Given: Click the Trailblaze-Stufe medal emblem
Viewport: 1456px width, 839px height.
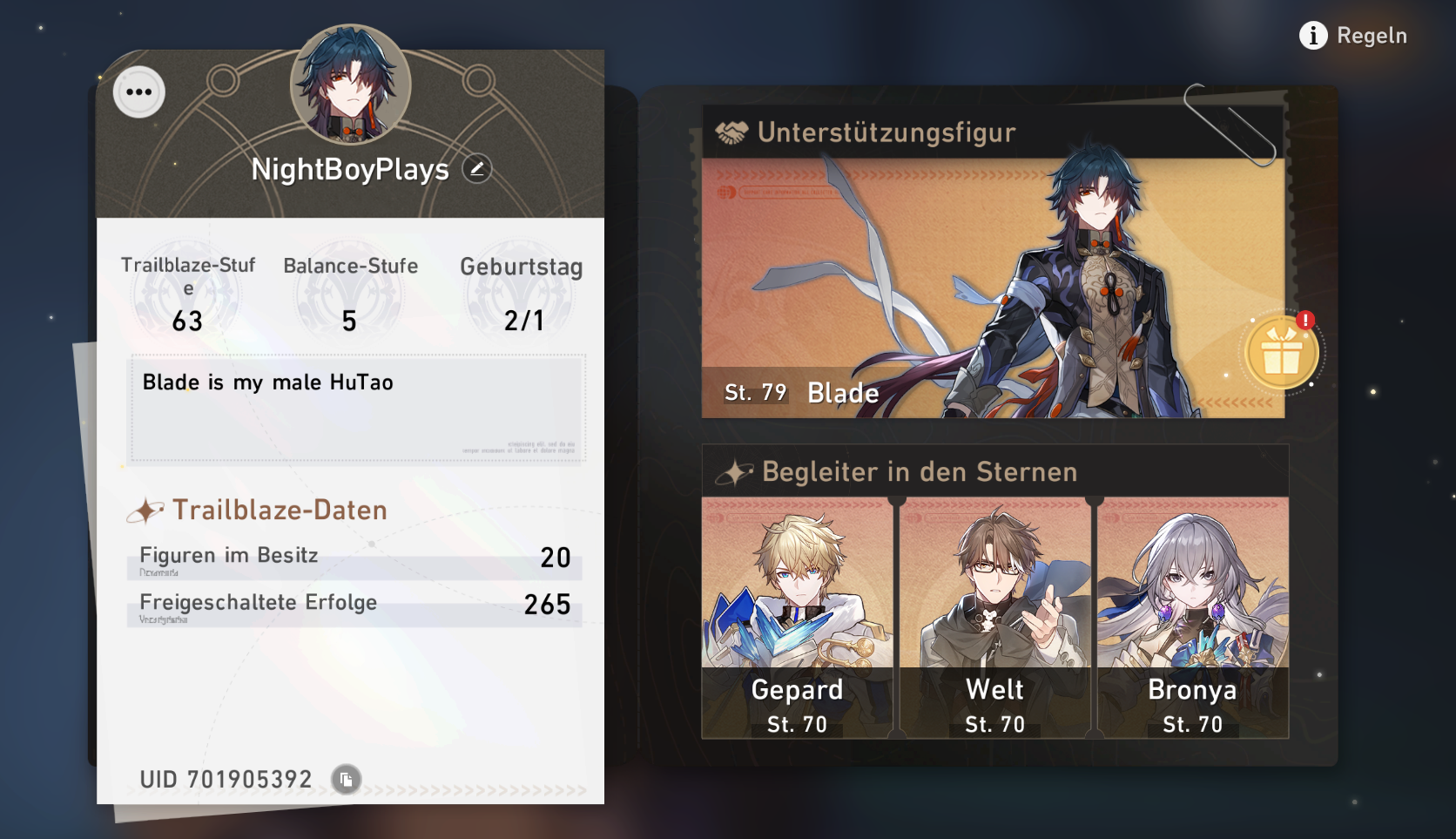Looking at the screenshot, I should point(187,292).
